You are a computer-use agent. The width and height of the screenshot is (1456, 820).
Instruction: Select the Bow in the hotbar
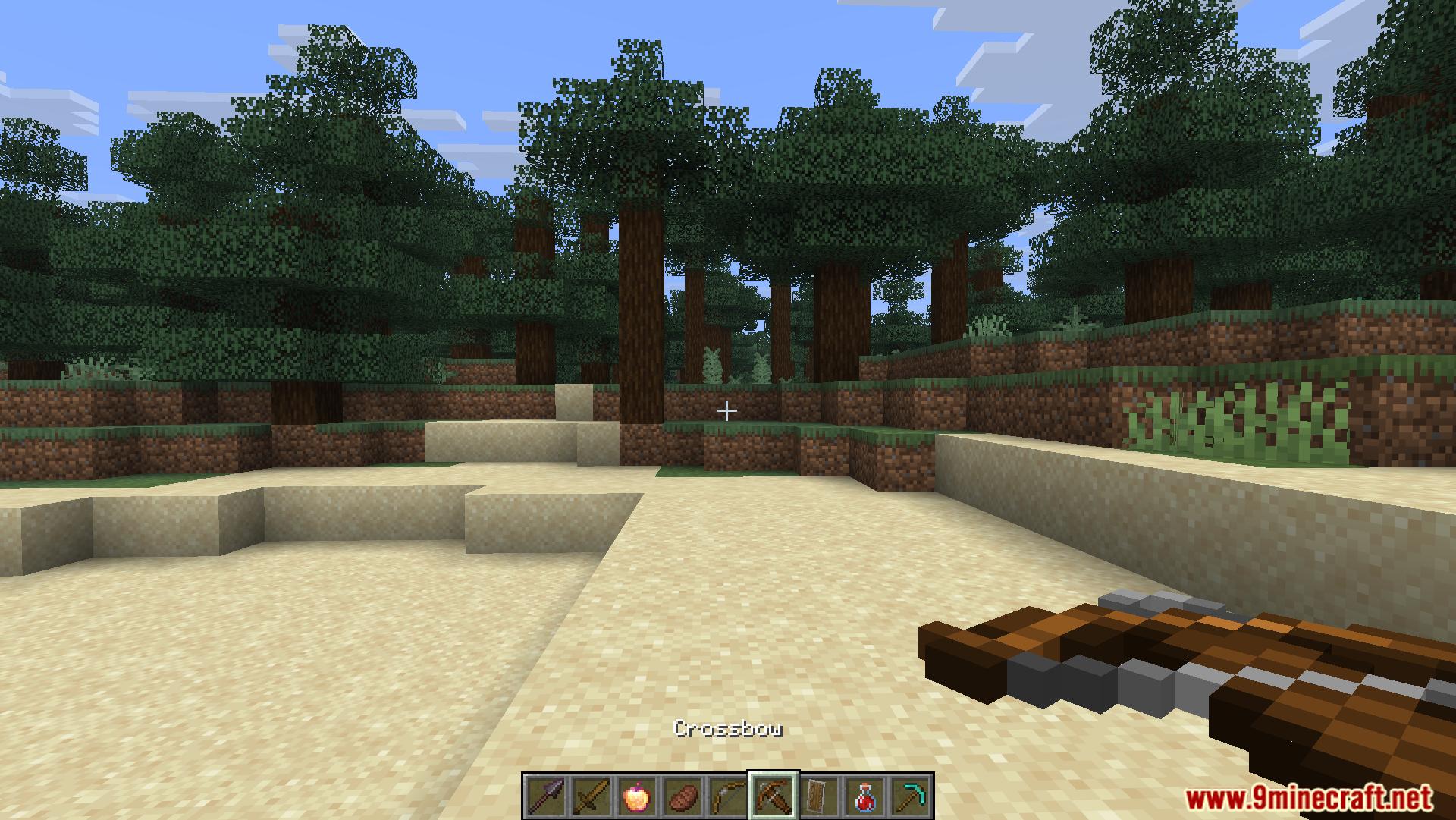(x=726, y=796)
